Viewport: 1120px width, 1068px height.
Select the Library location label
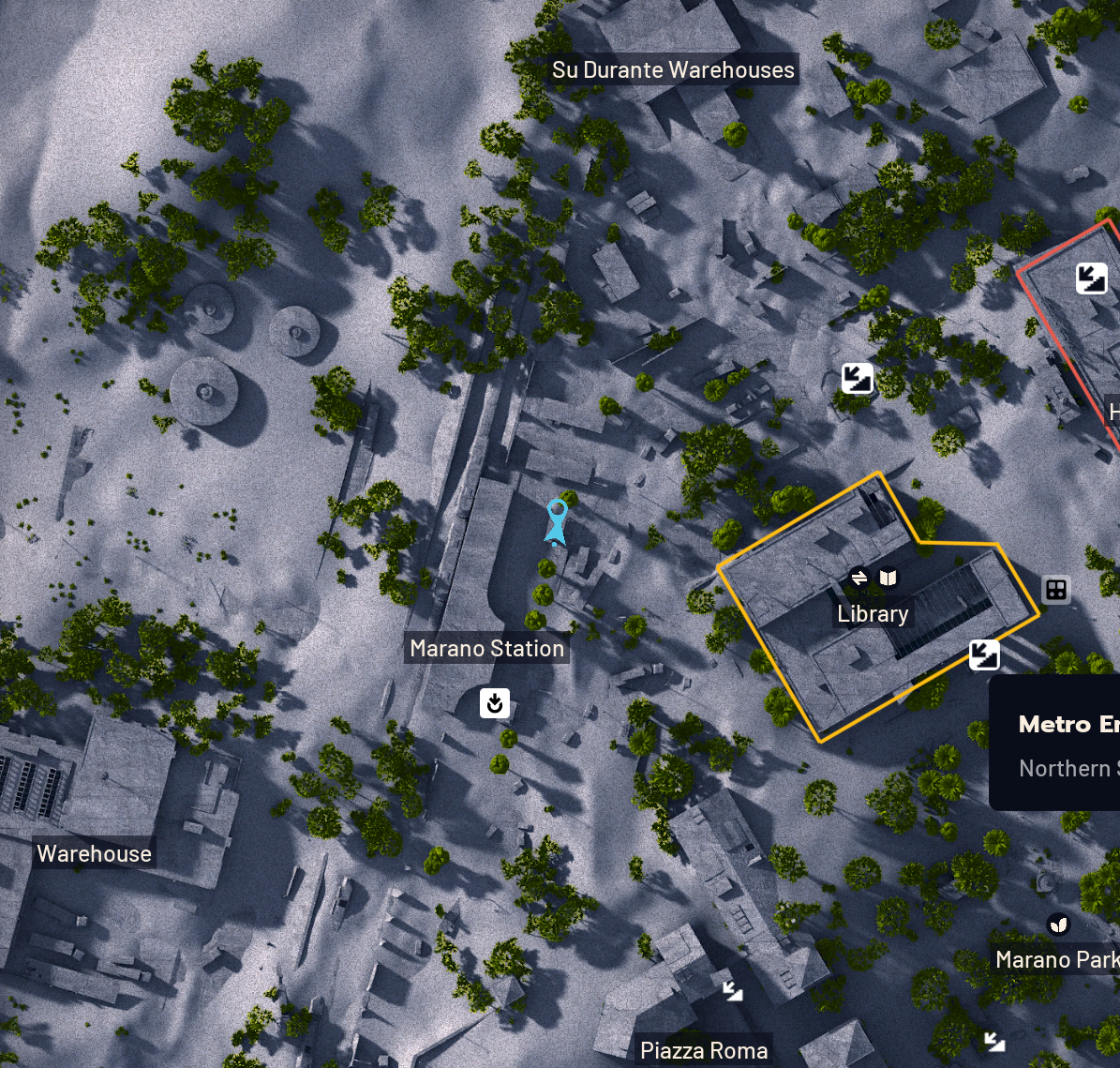click(x=873, y=614)
